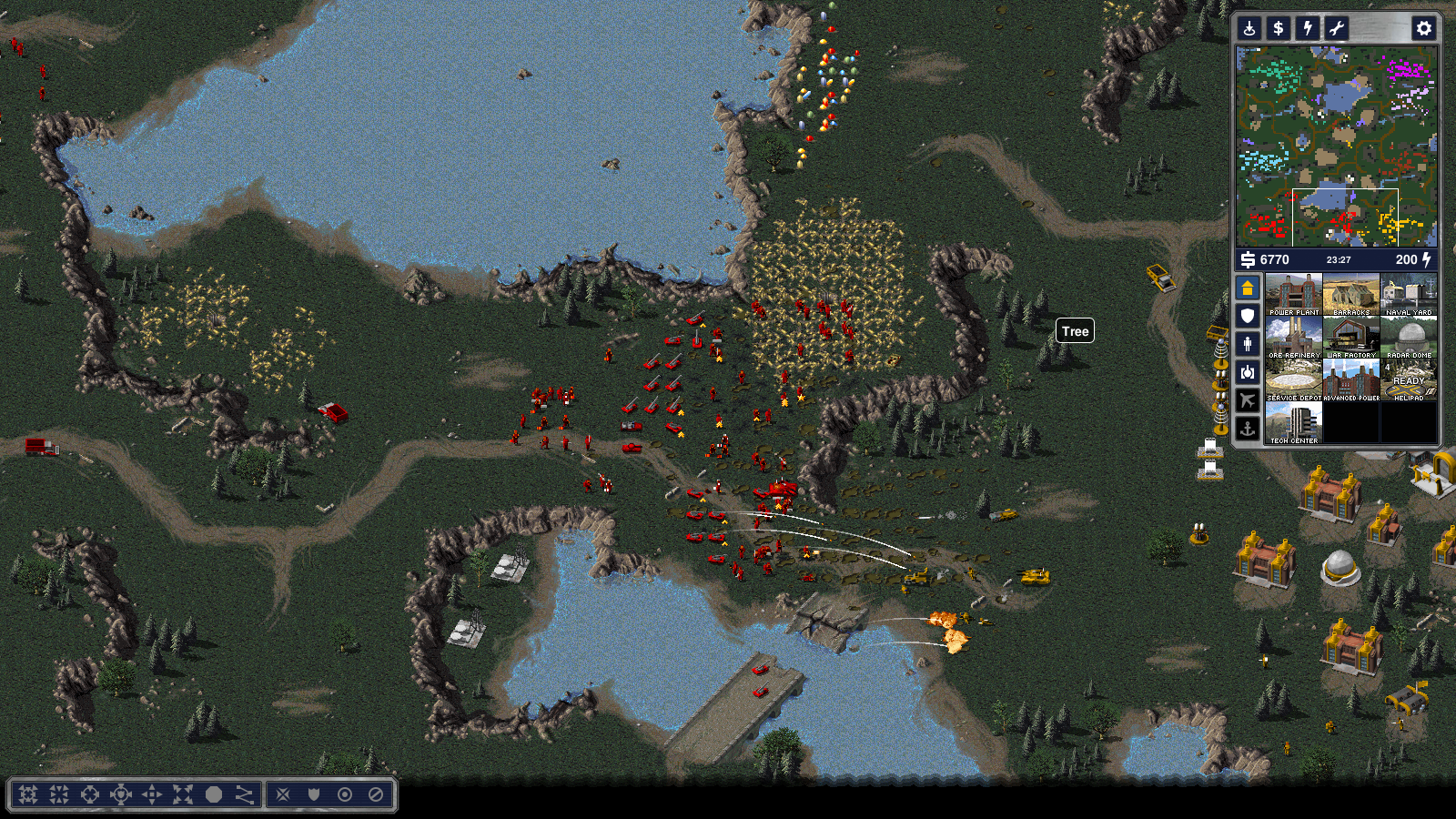Open the Infantry production tab
The width and height of the screenshot is (1456, 819).
click(1248, 344)
